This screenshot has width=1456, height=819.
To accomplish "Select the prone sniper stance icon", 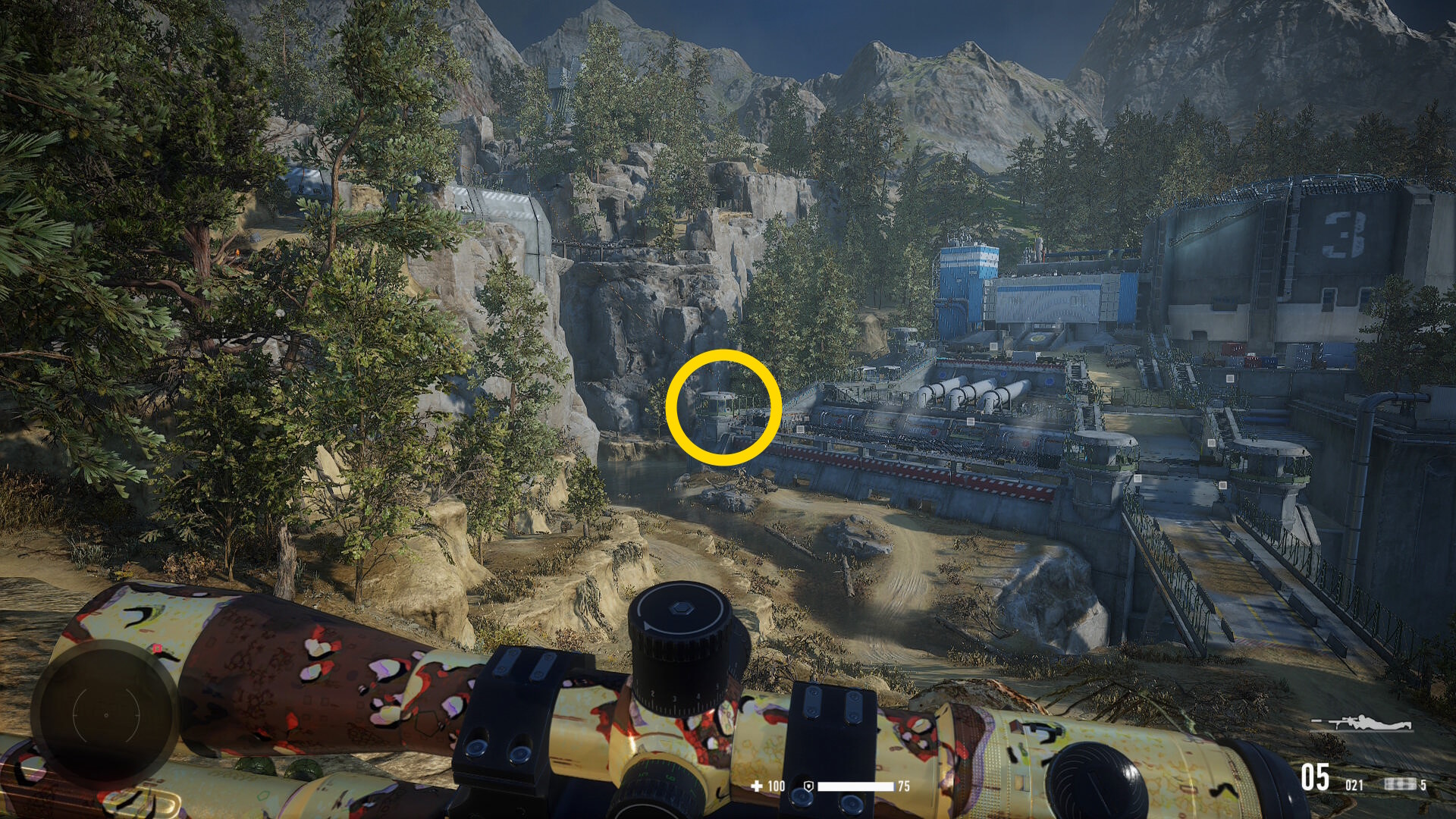I will 1363,723.
